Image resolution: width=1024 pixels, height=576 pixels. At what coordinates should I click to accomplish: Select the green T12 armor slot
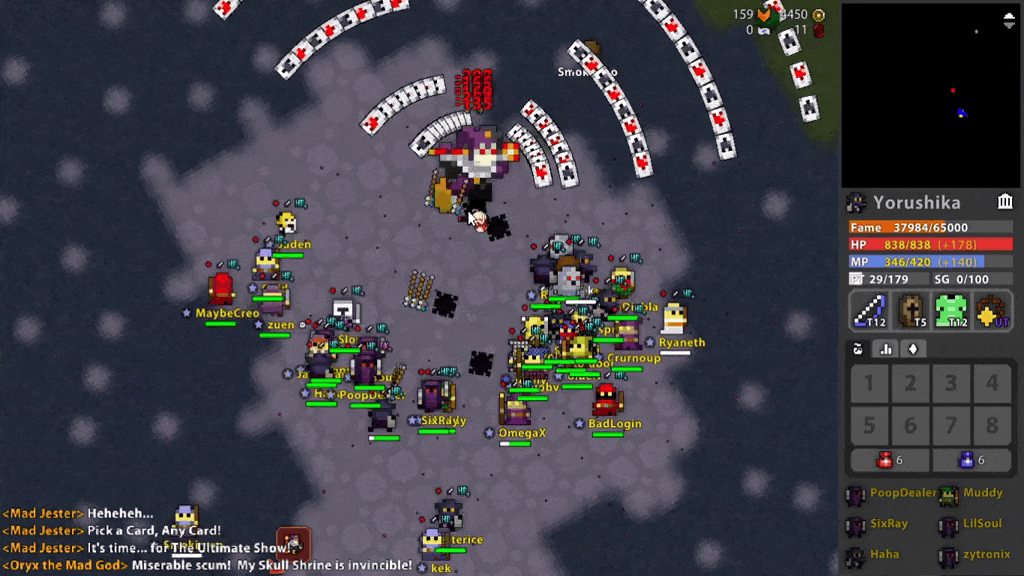tap(952, 310)
